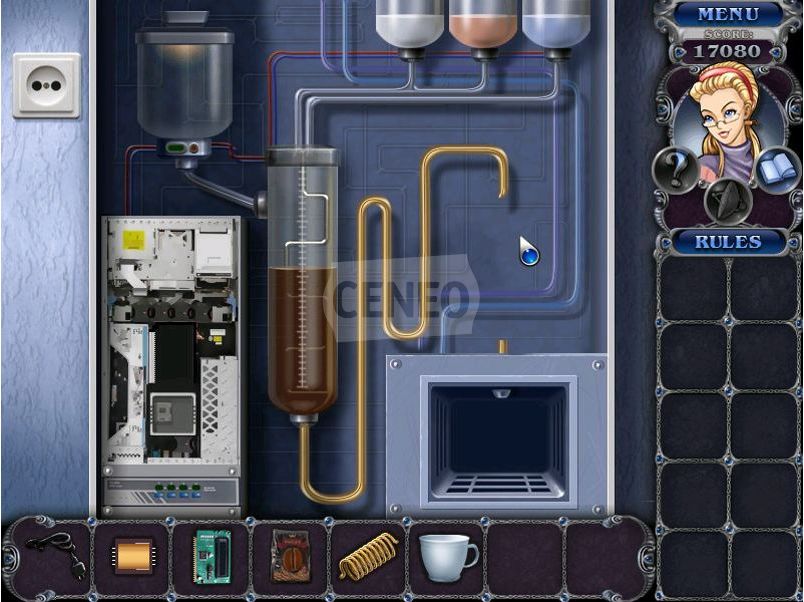Choose the green circuit board item

coord(211,555)
